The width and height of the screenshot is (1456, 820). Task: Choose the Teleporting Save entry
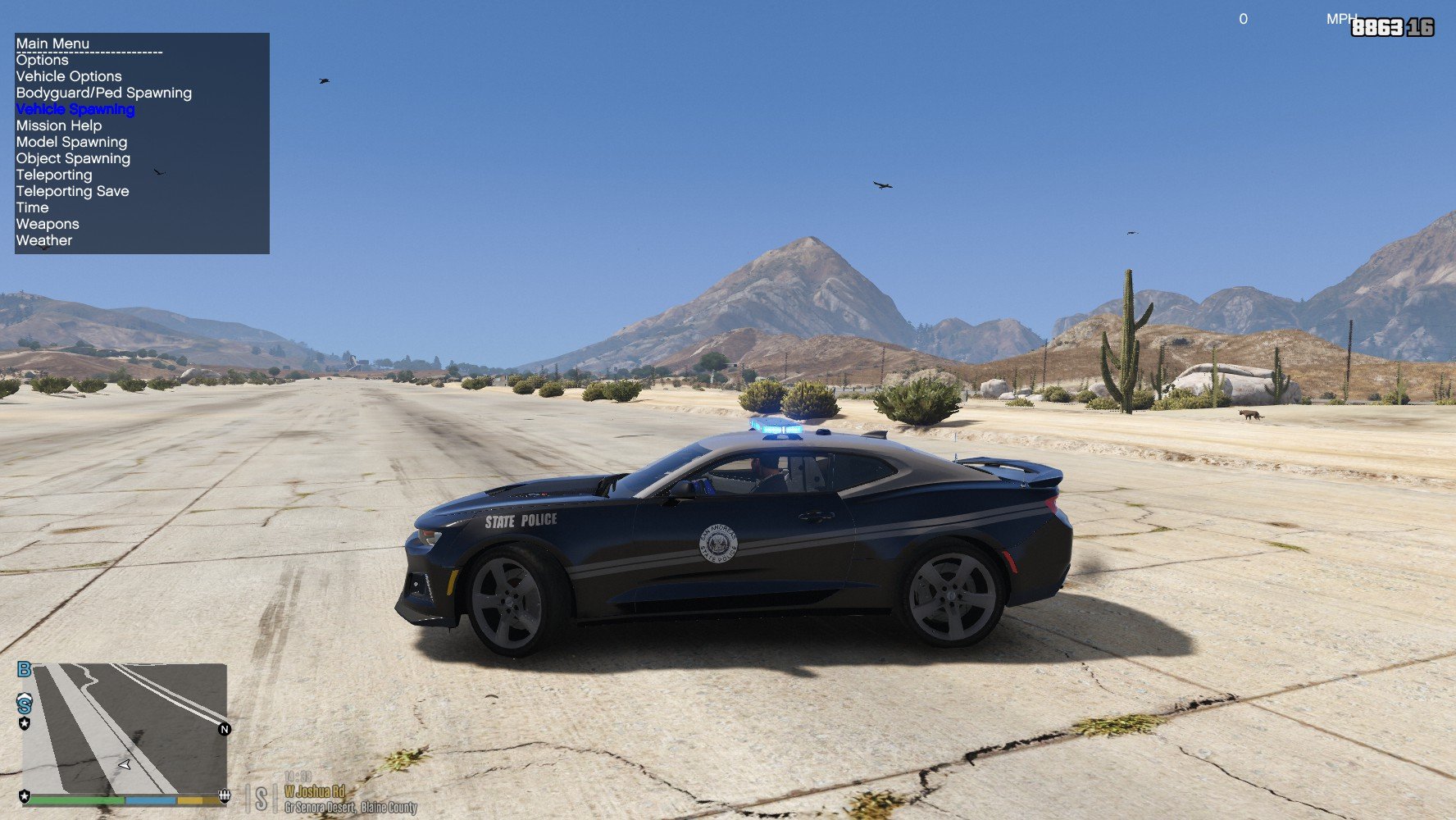point(73,191)
